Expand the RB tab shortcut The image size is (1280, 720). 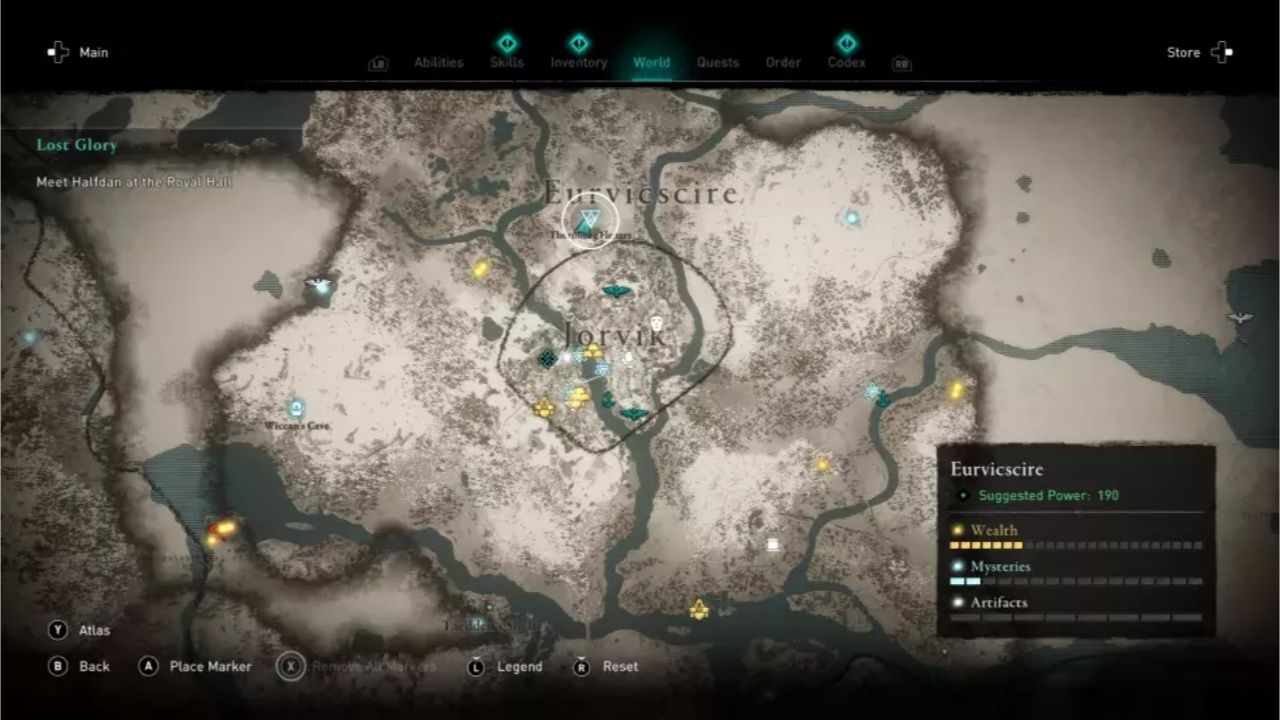[901, 62]
